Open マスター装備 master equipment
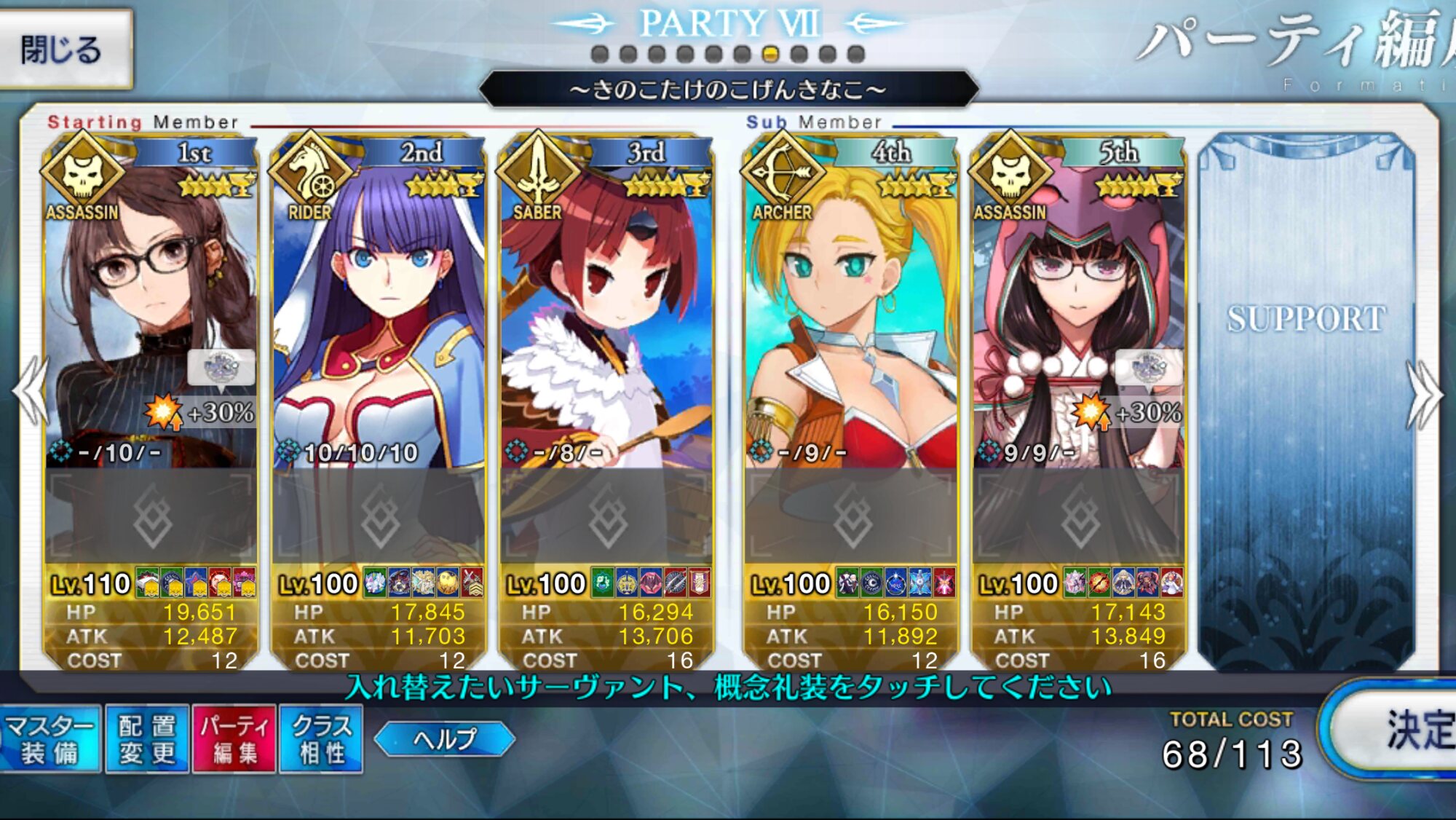1456x820 pixels. click(50, 739)
